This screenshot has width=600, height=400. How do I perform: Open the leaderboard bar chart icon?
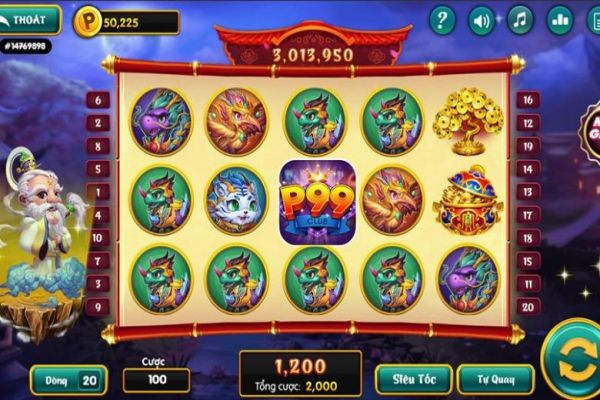559,20
